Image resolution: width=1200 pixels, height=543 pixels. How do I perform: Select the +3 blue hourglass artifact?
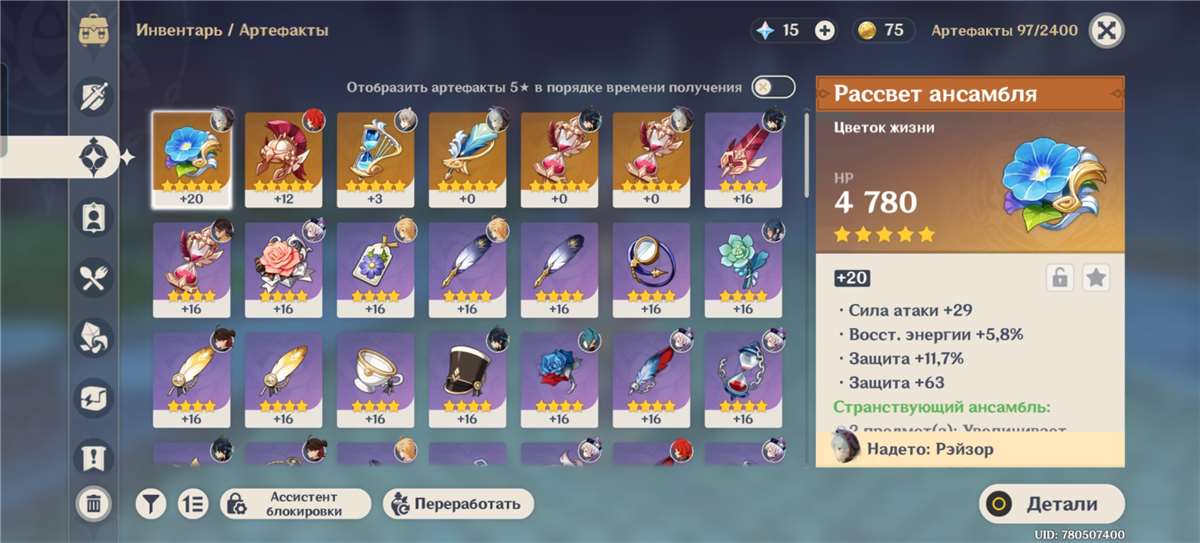[x=375, y=159]
